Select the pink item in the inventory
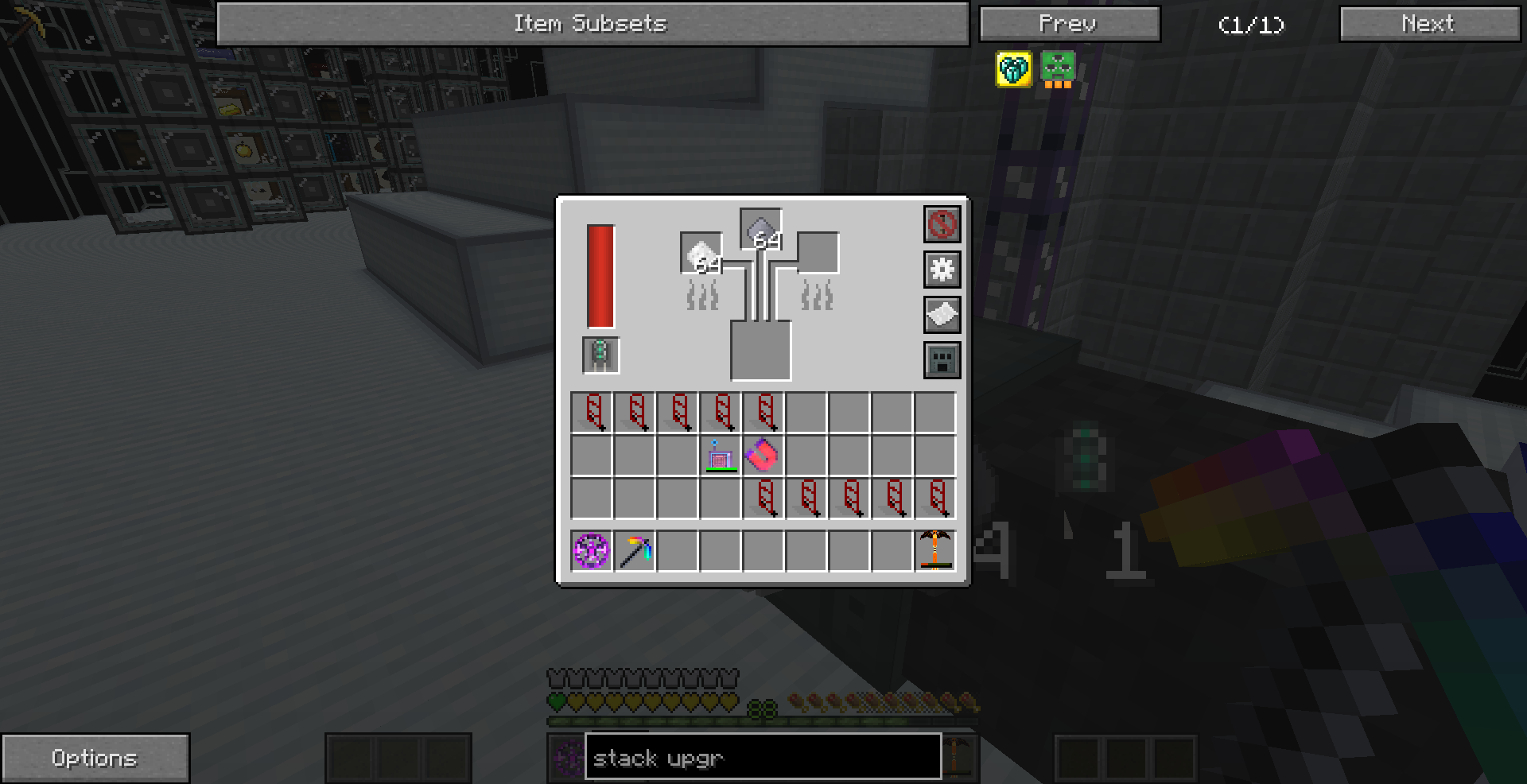This screenshot has height=784, width=1527. pyautogui.click(x=762, y=455)
